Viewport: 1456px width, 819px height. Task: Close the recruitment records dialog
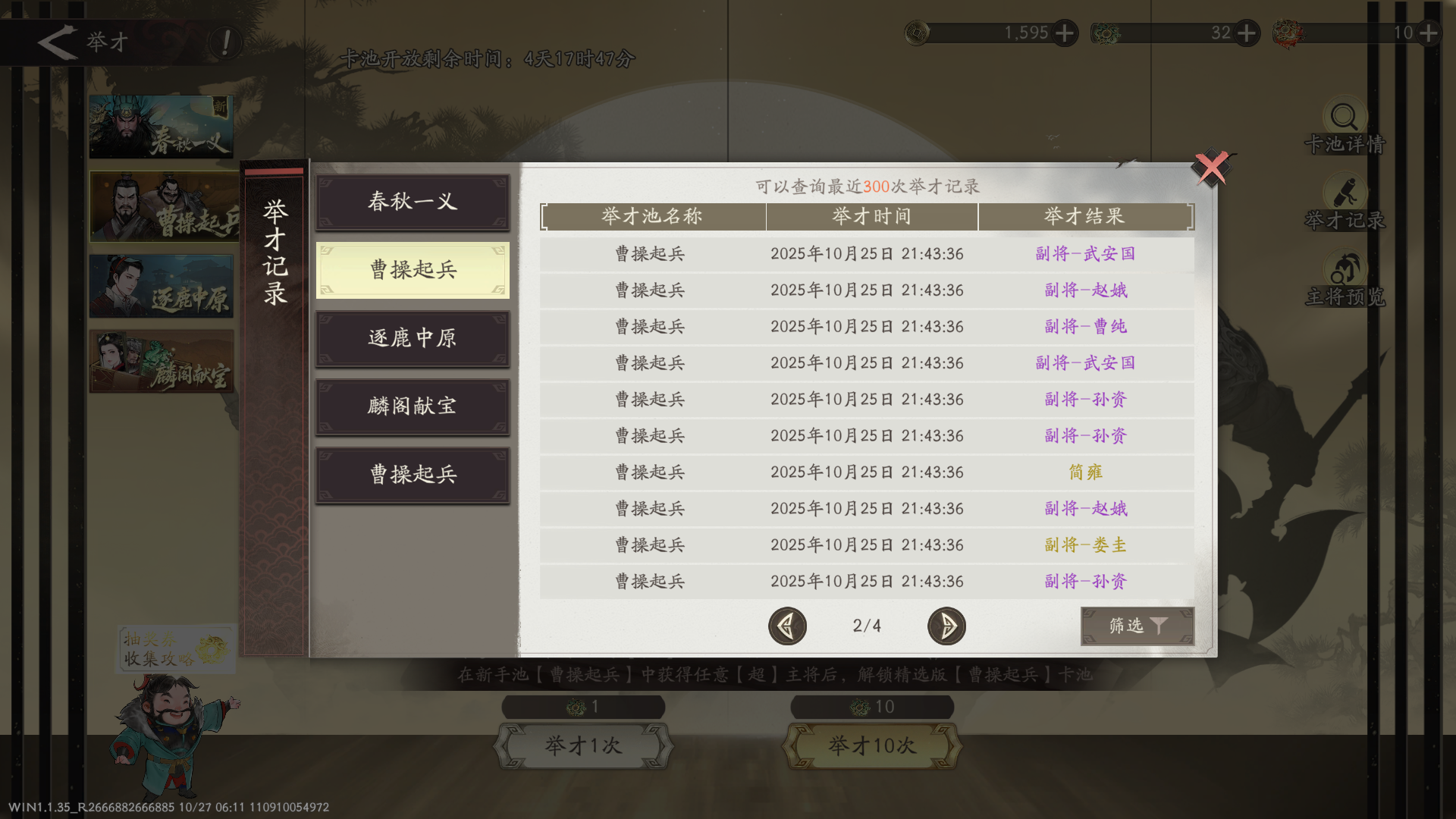point(1213,168)
